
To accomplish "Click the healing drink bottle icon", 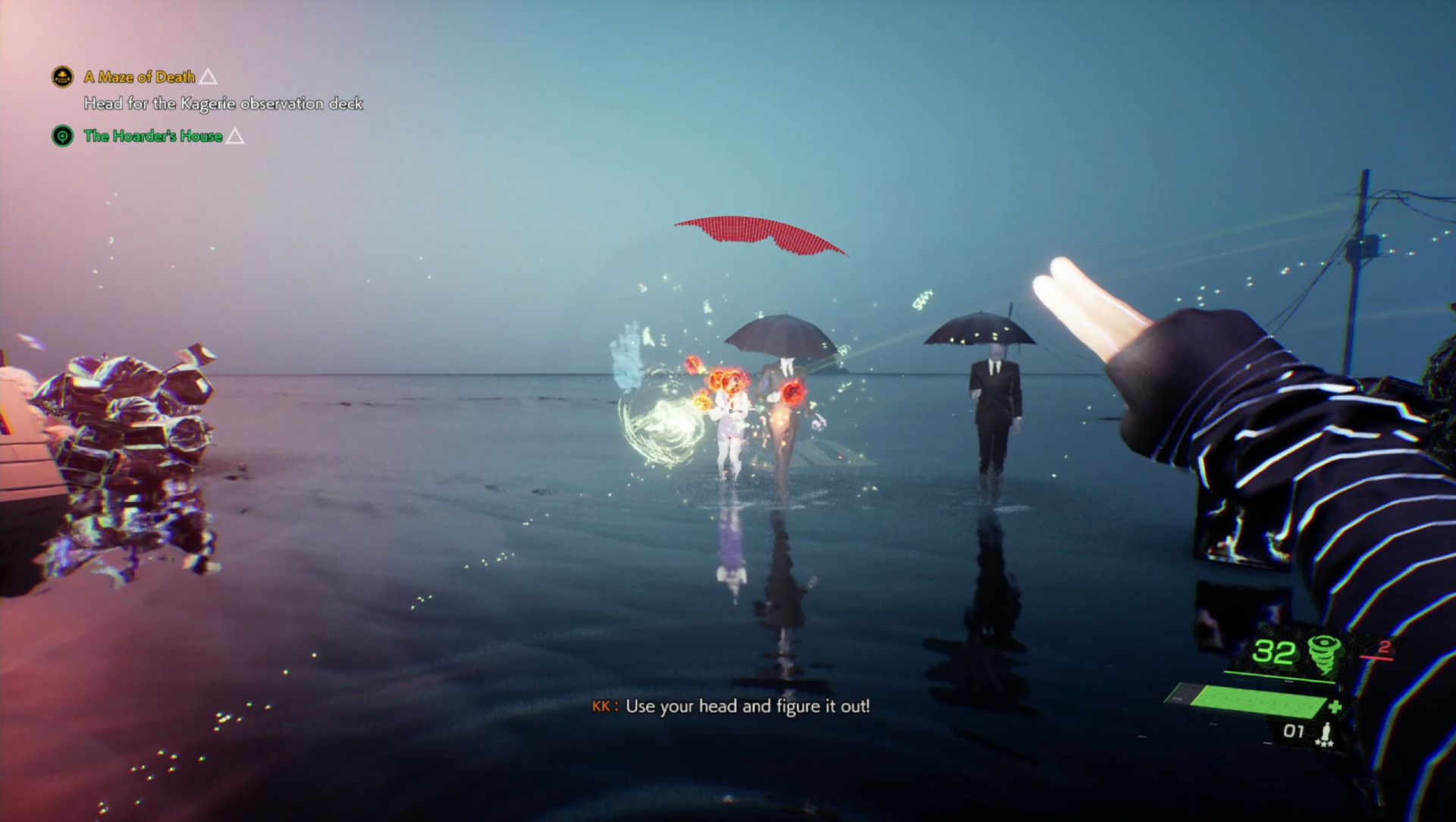I will point(1327,729).
